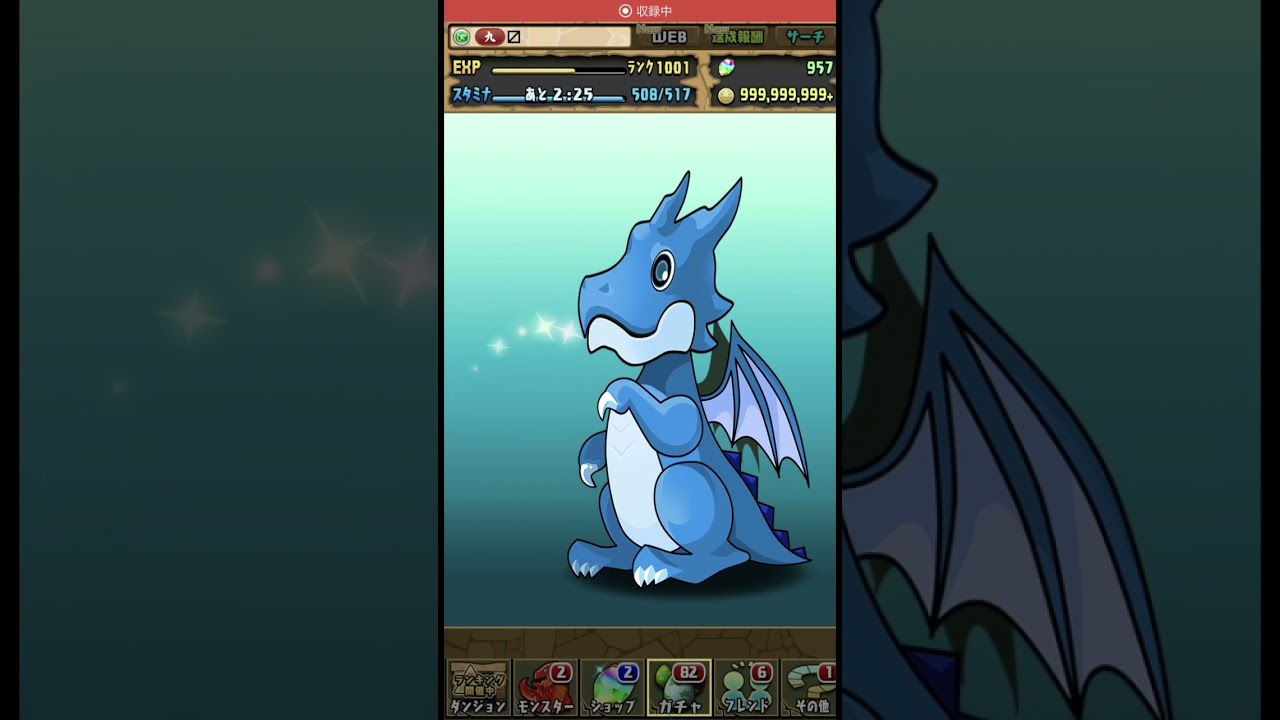Viewport: 1280px width, 720px height.
Task: Open the ダンジョン dungeon tab
Action: tap(478, 688)
